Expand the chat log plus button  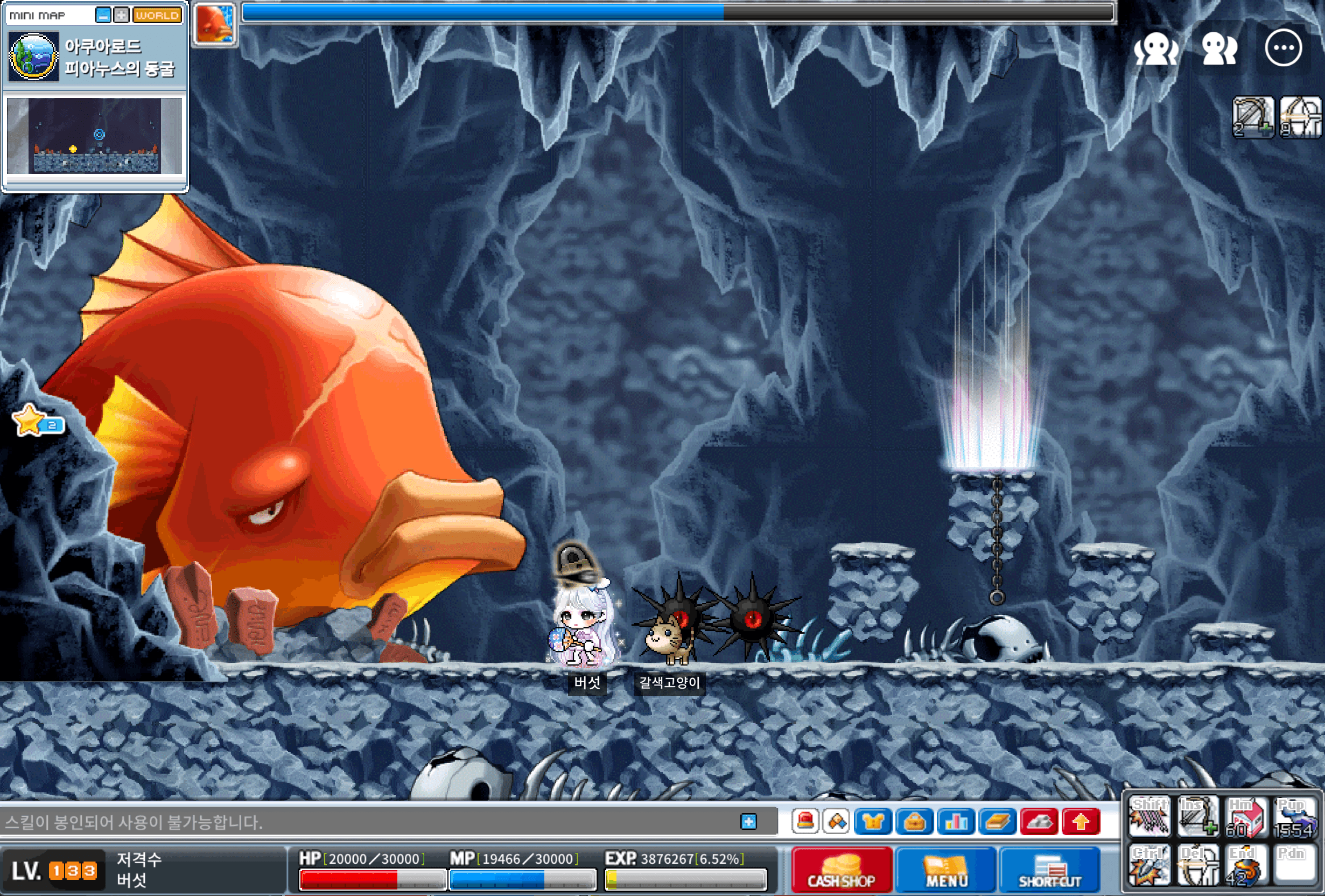click(748, 821)
